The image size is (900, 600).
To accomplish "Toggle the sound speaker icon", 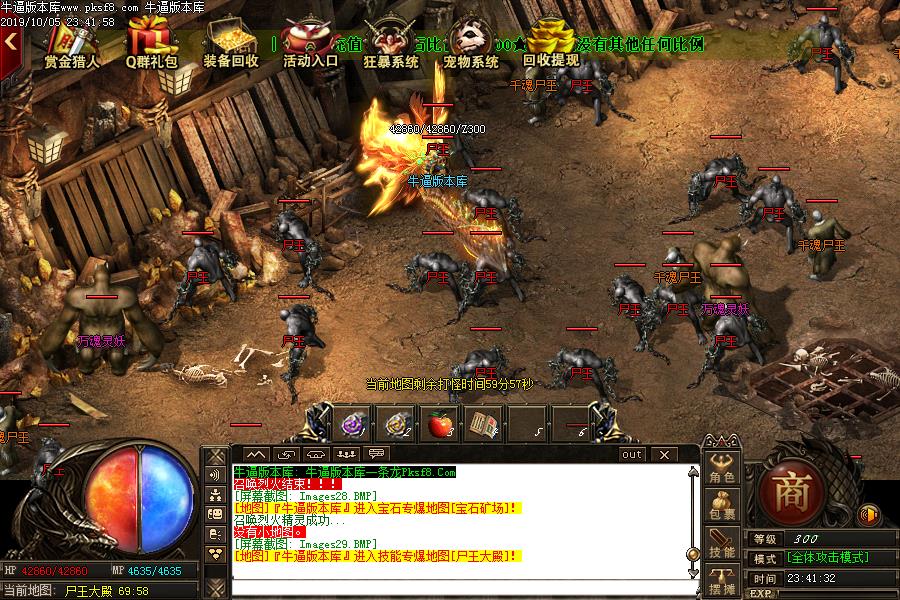I will point(869,515).
